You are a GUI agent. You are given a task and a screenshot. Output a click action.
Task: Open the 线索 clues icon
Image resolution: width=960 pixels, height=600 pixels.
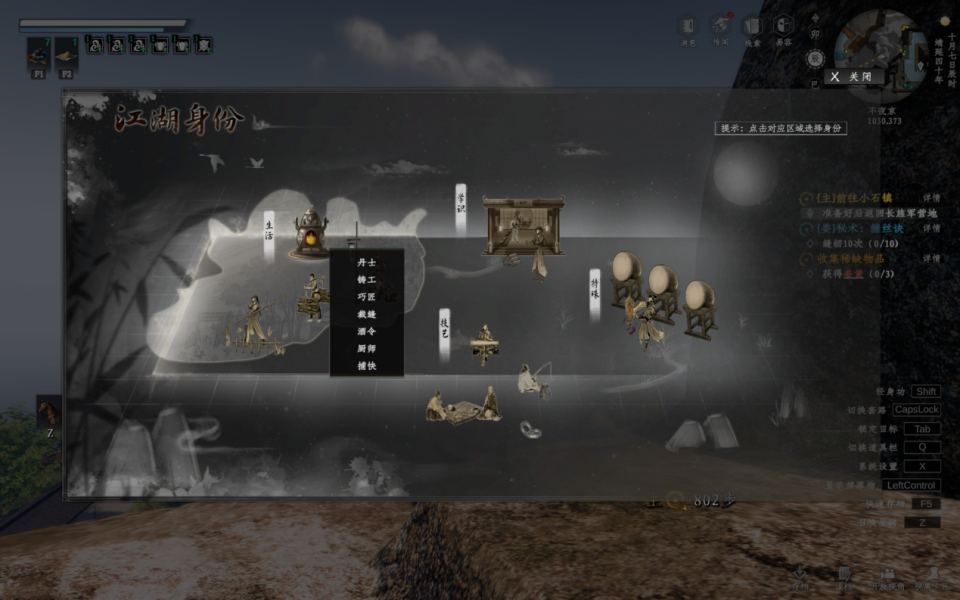point(752,28)
